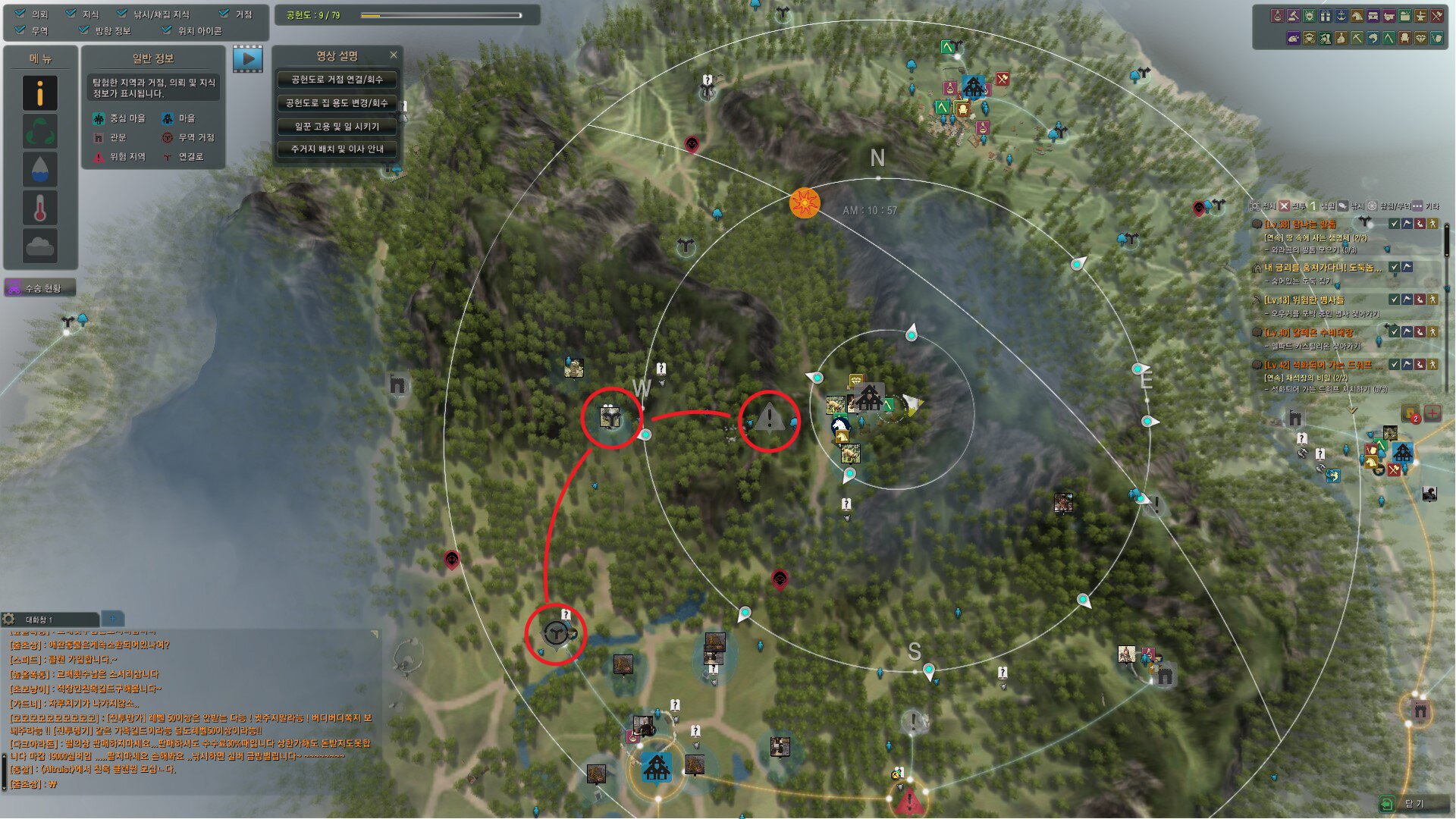
Task: Open chat settings gear icon
Action: [9, 620]
